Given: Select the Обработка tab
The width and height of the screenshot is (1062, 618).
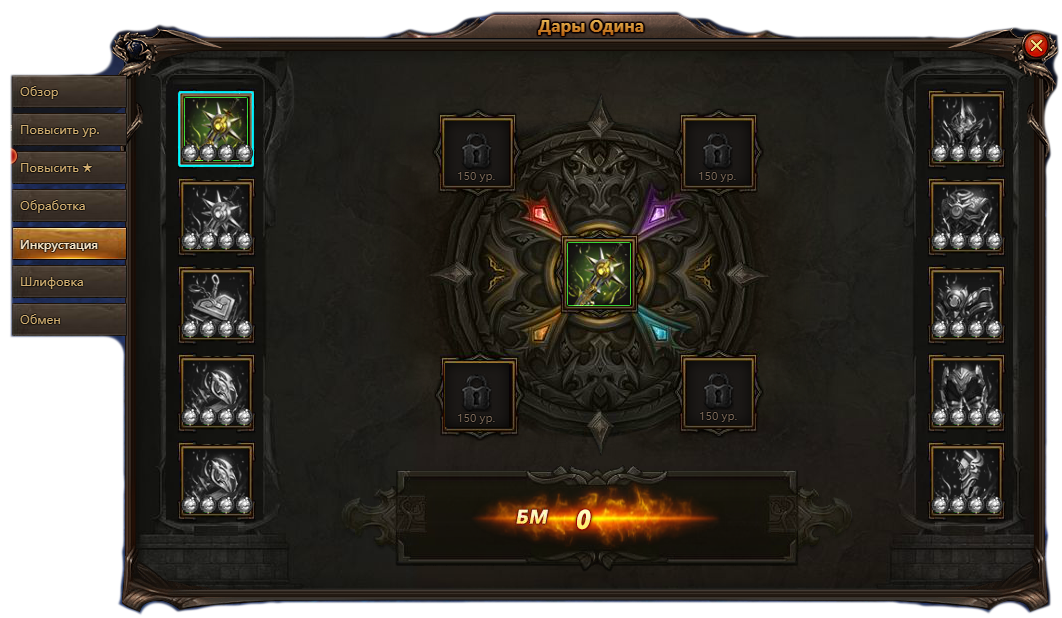Looking at the screenshot, I should (x=68, y=206).
